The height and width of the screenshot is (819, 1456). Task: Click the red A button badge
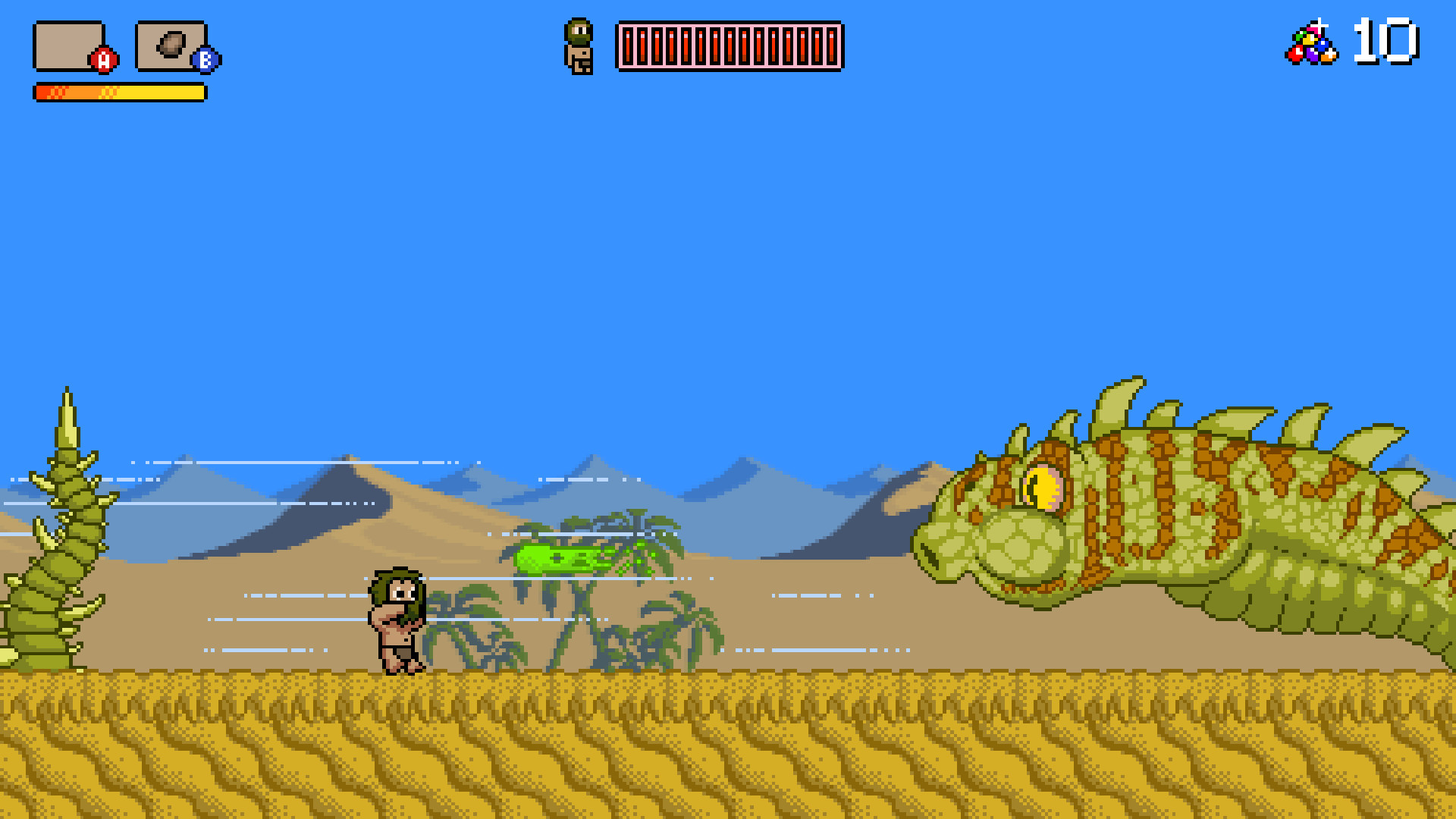click(x=103, y=59)
